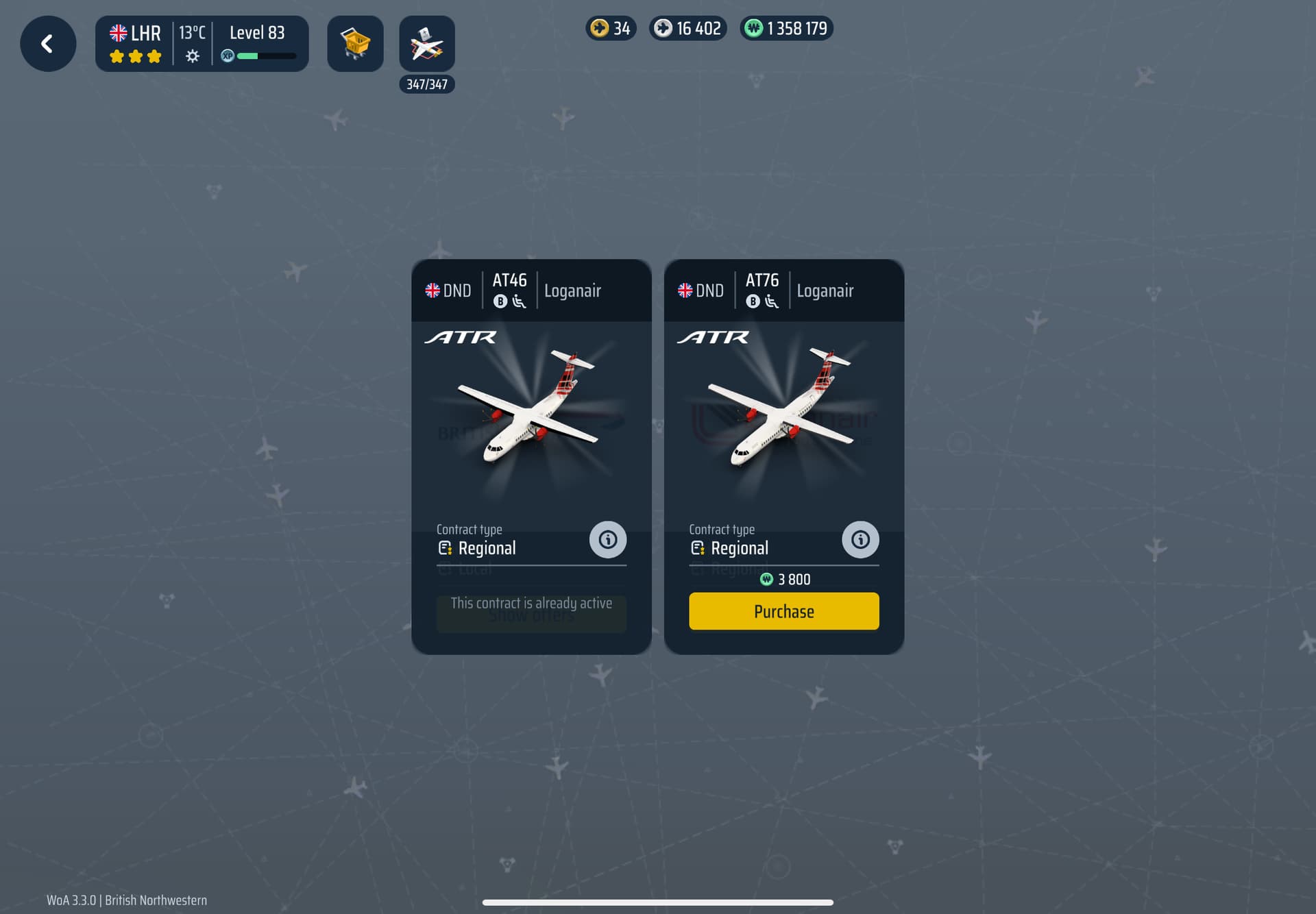Open the shopping basket store
Screen dimensions: 1316x914
pyautogui.click(x=355, y=44)
